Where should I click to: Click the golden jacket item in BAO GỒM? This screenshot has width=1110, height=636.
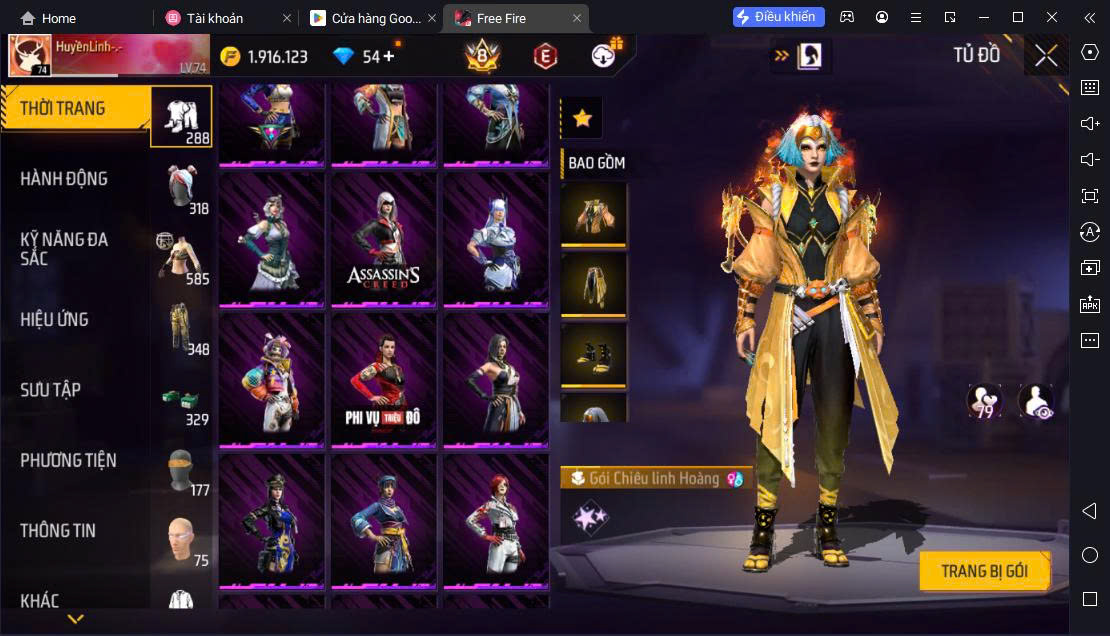click(x=594, y=213)
